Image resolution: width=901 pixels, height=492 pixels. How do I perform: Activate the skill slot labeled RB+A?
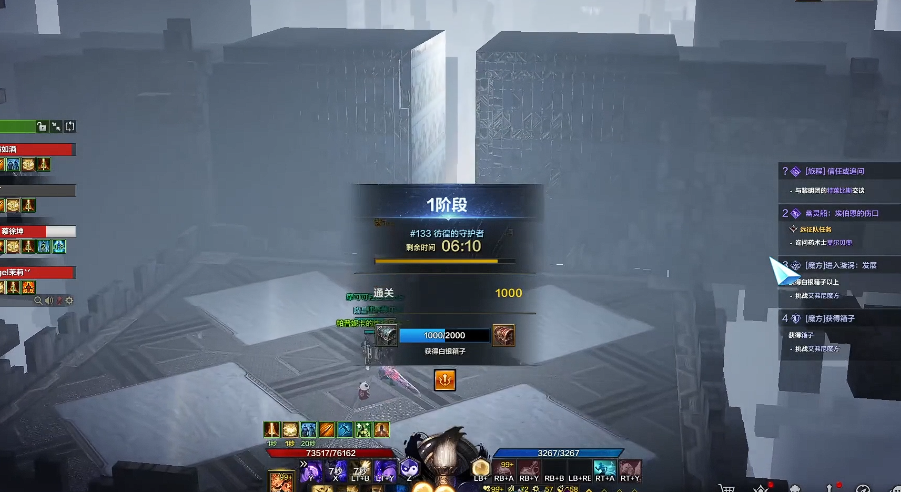(503, 469)
